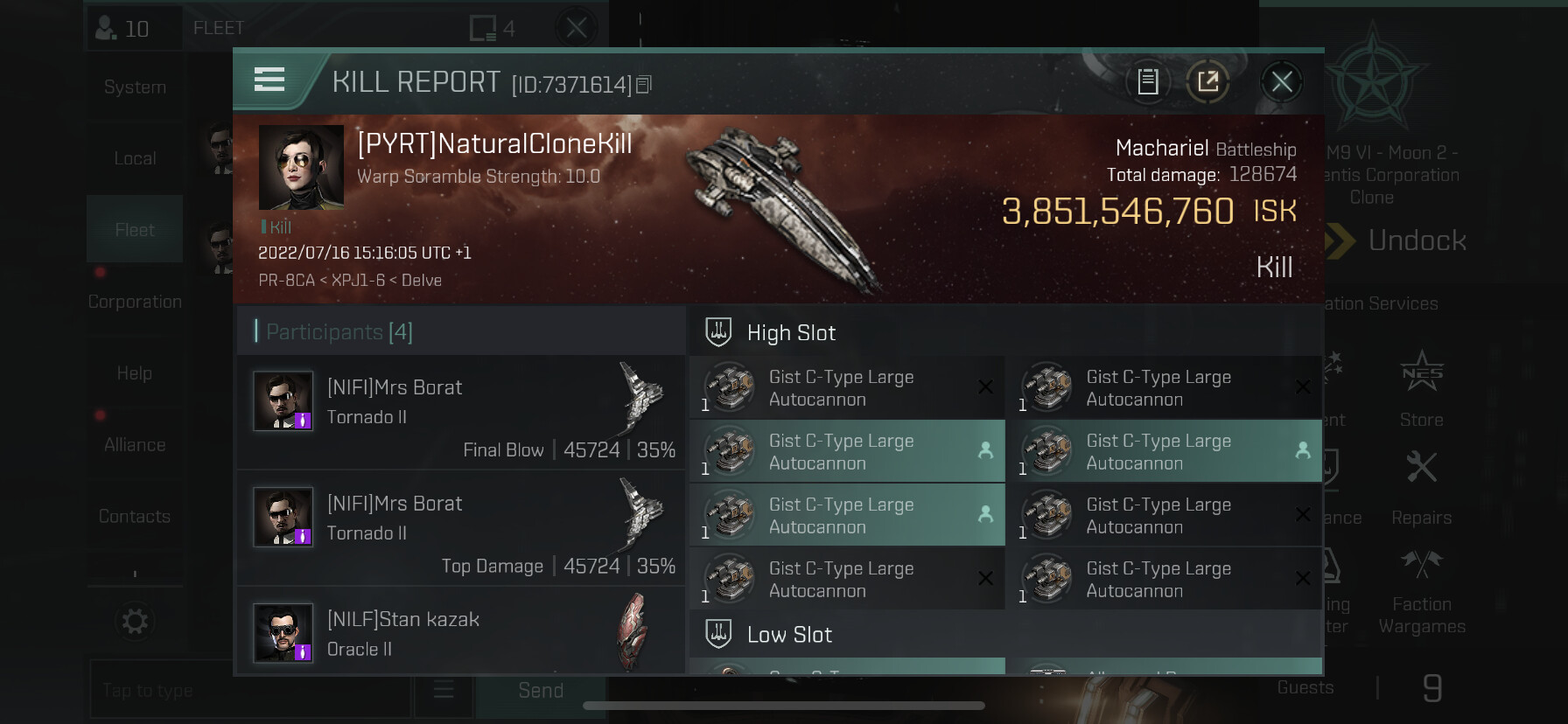The height and width of the screenshot is (724, 1568).
Task: Undock from the station
Action: coord(1416,240)
